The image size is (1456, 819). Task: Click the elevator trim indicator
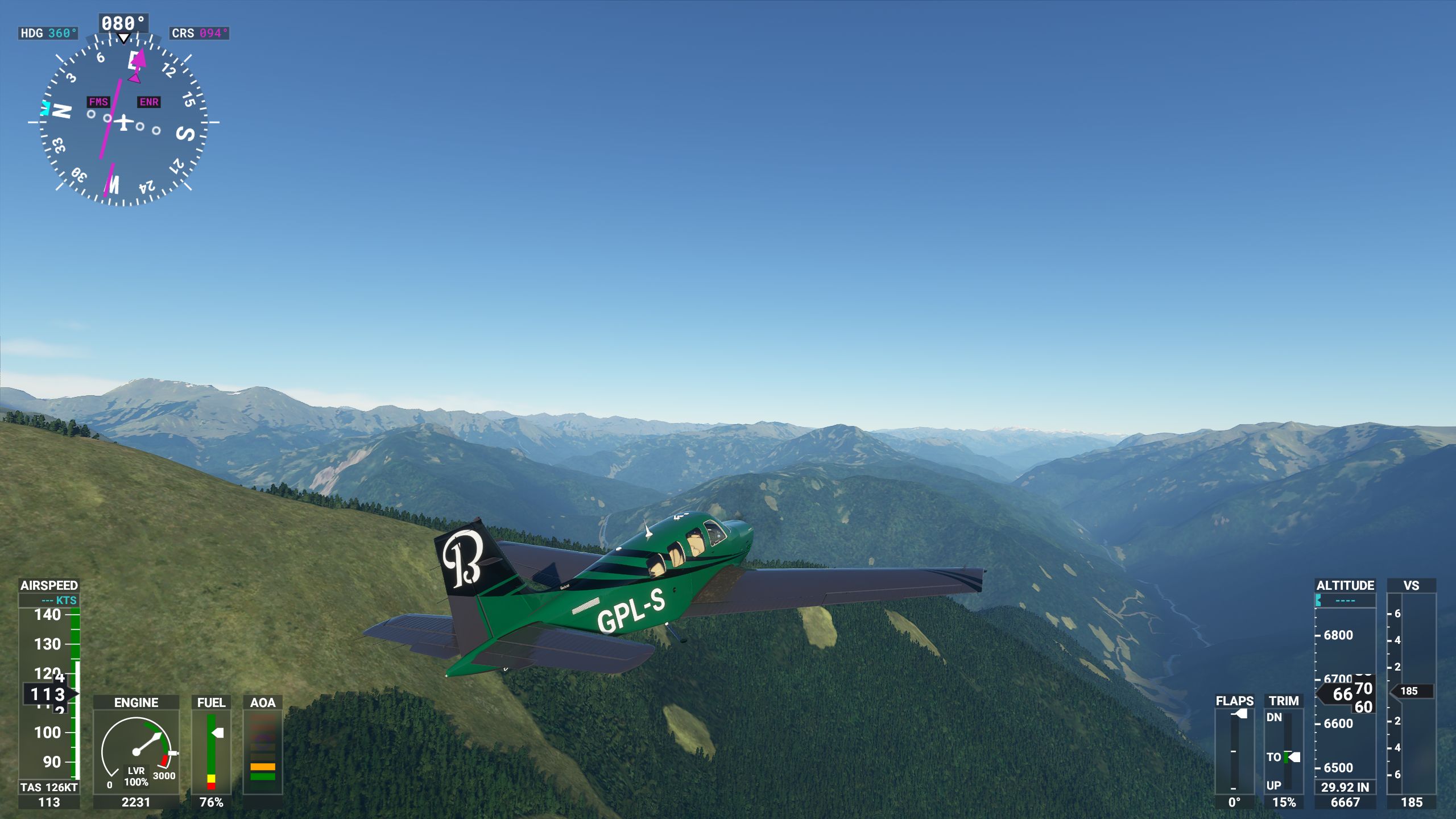tap(1284, 751)
